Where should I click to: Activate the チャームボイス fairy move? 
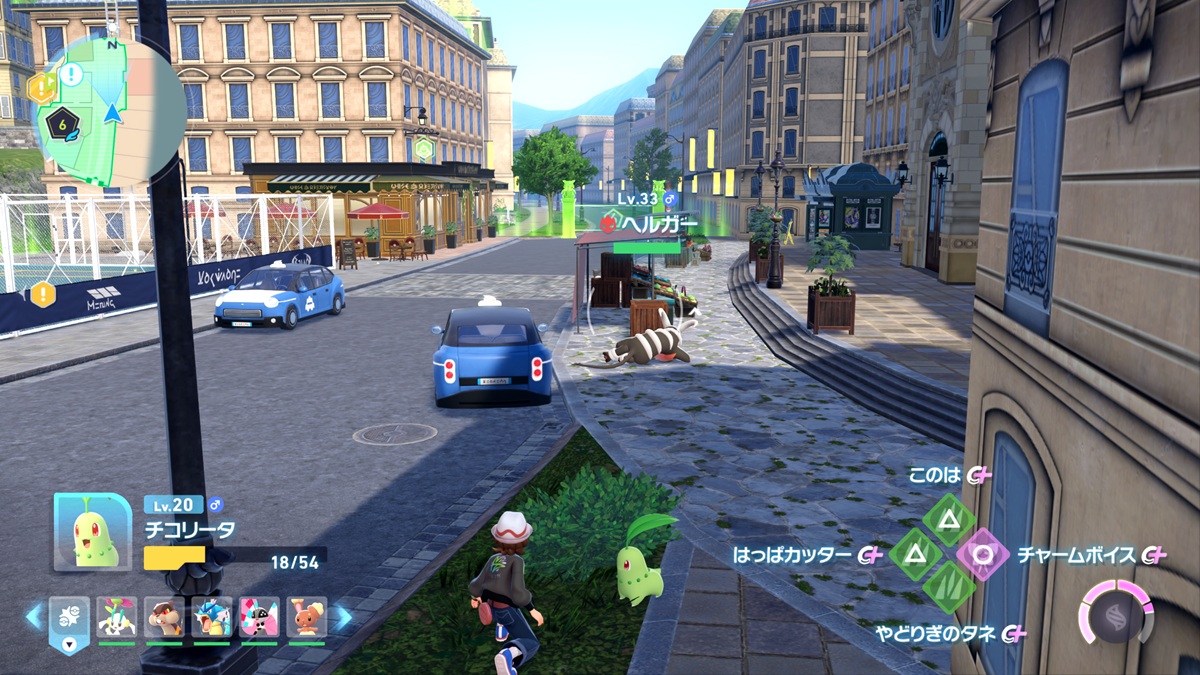[983, 554]
